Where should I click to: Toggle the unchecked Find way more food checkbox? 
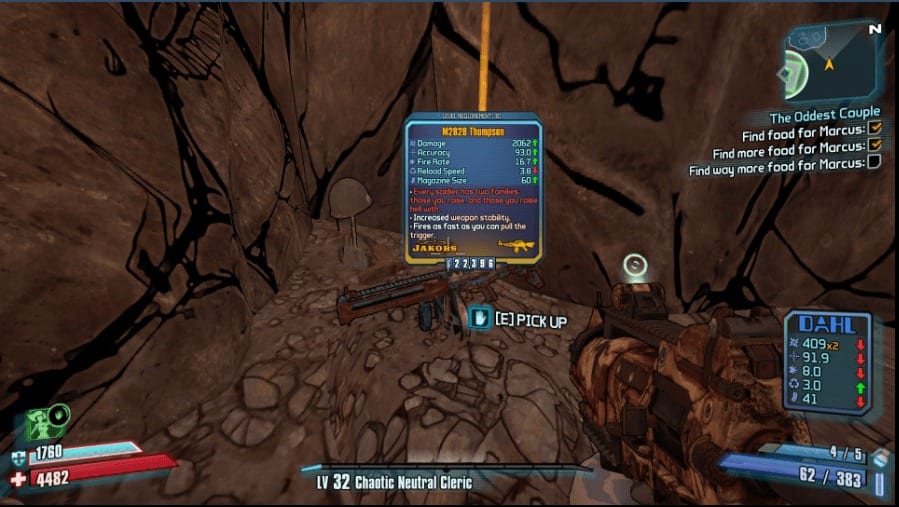874,163
